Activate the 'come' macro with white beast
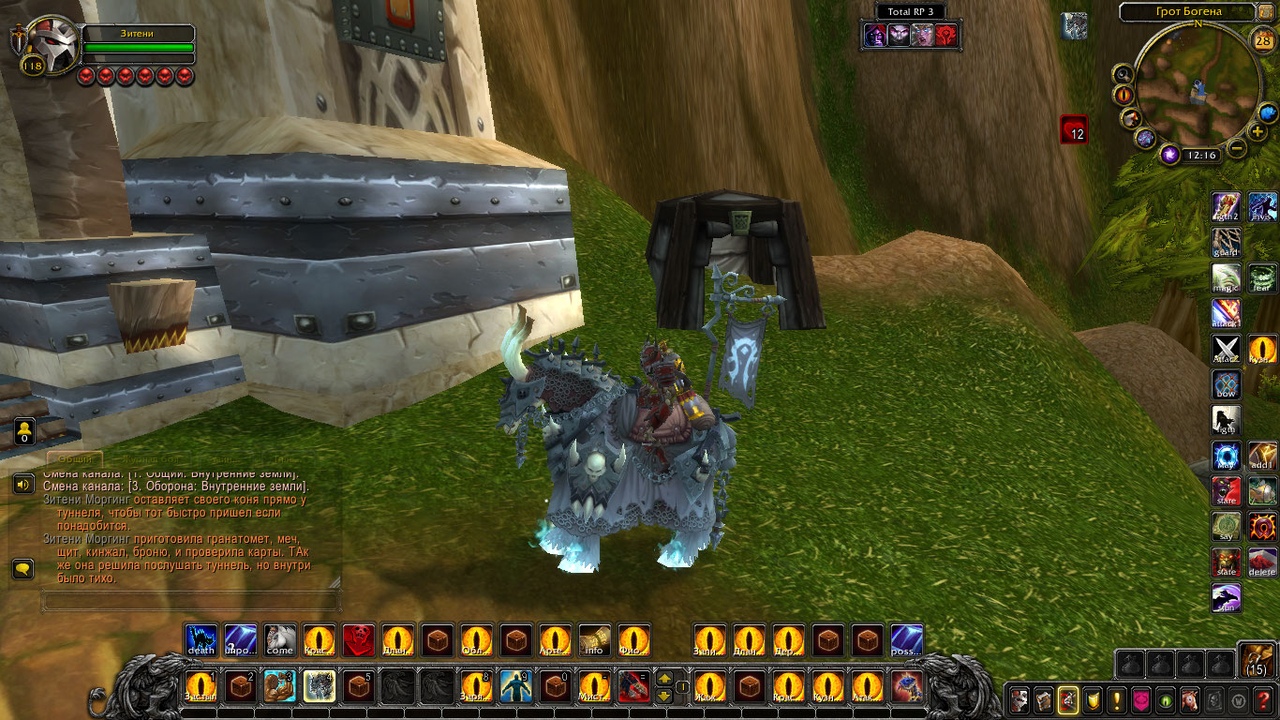Screen dimensions: 1280x720 pos(280,640)
